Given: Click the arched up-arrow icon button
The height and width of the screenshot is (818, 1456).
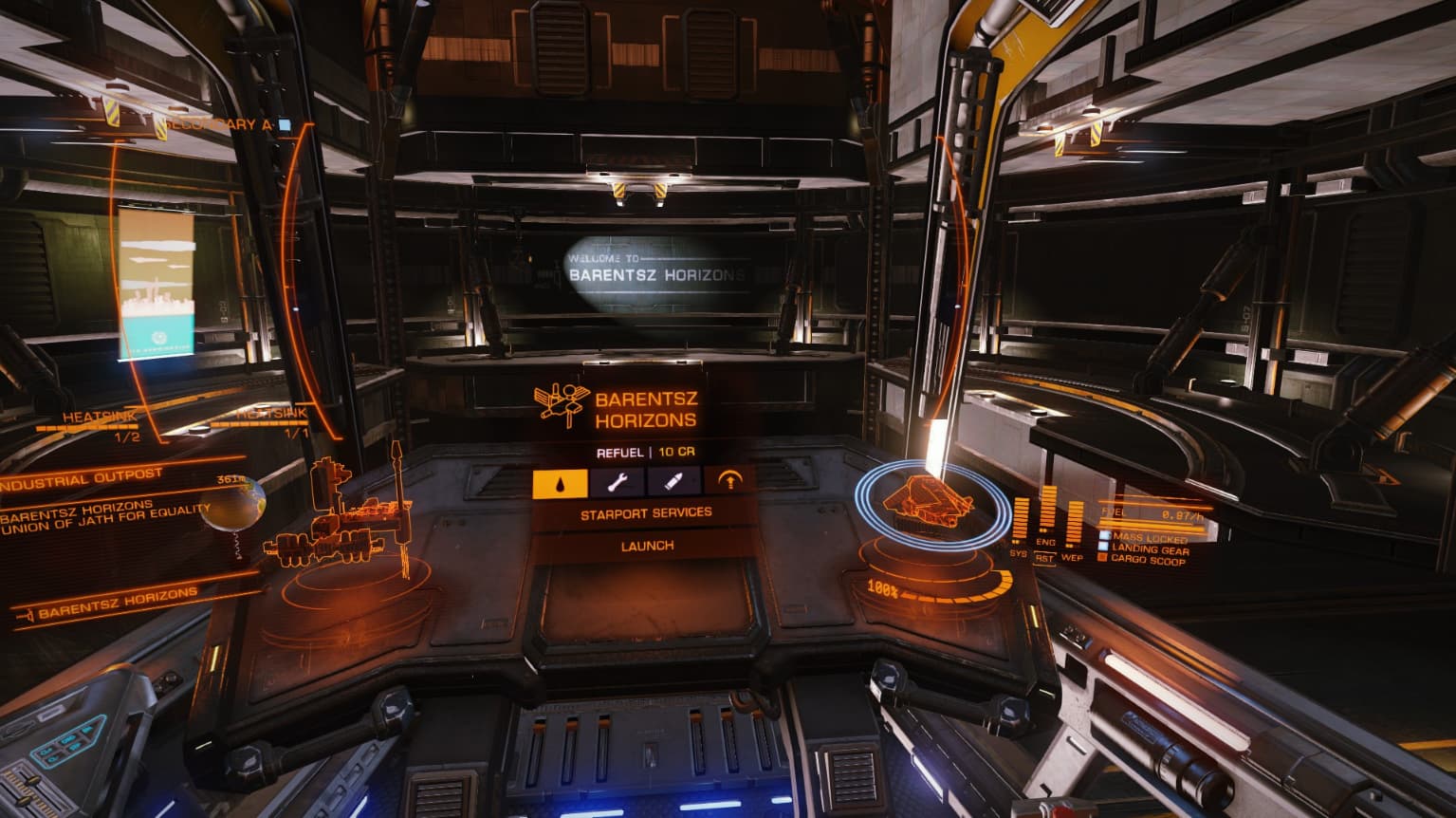Looking at the screenshot, I should (x=730, y=482).
